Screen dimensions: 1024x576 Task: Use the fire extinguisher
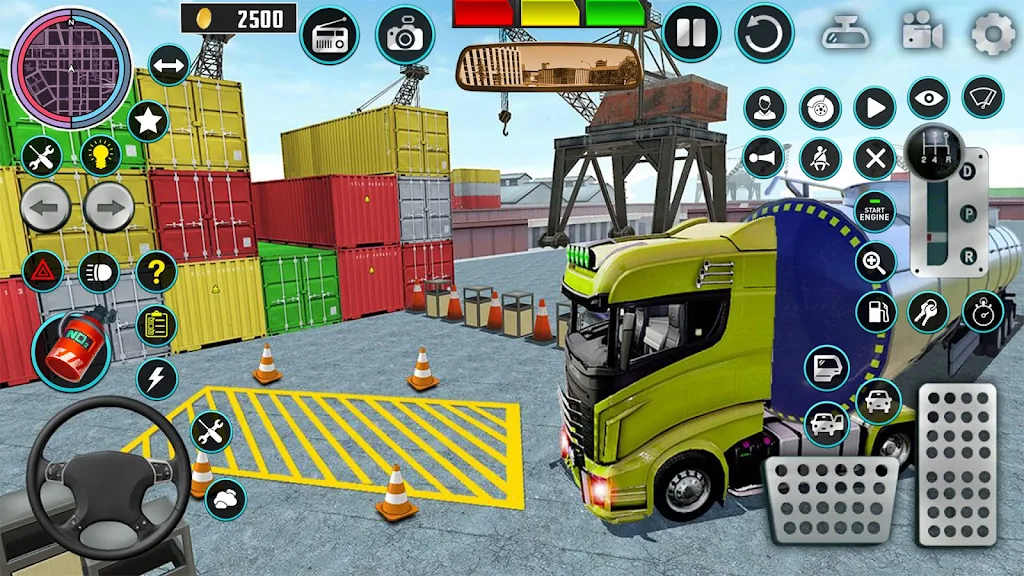[x=70, y=350]
